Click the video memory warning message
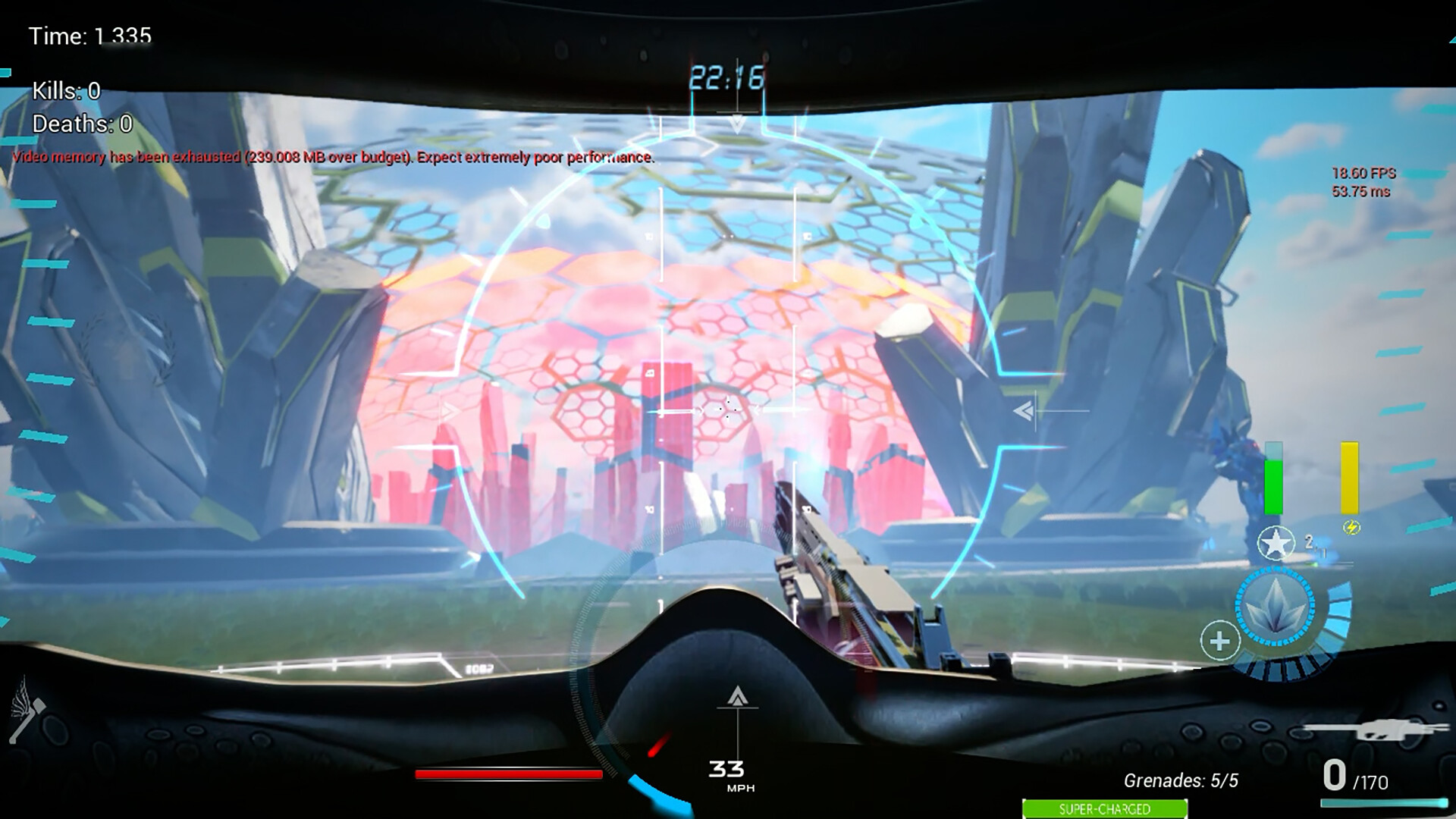The image size is (1456, 819). click(334, 158)
